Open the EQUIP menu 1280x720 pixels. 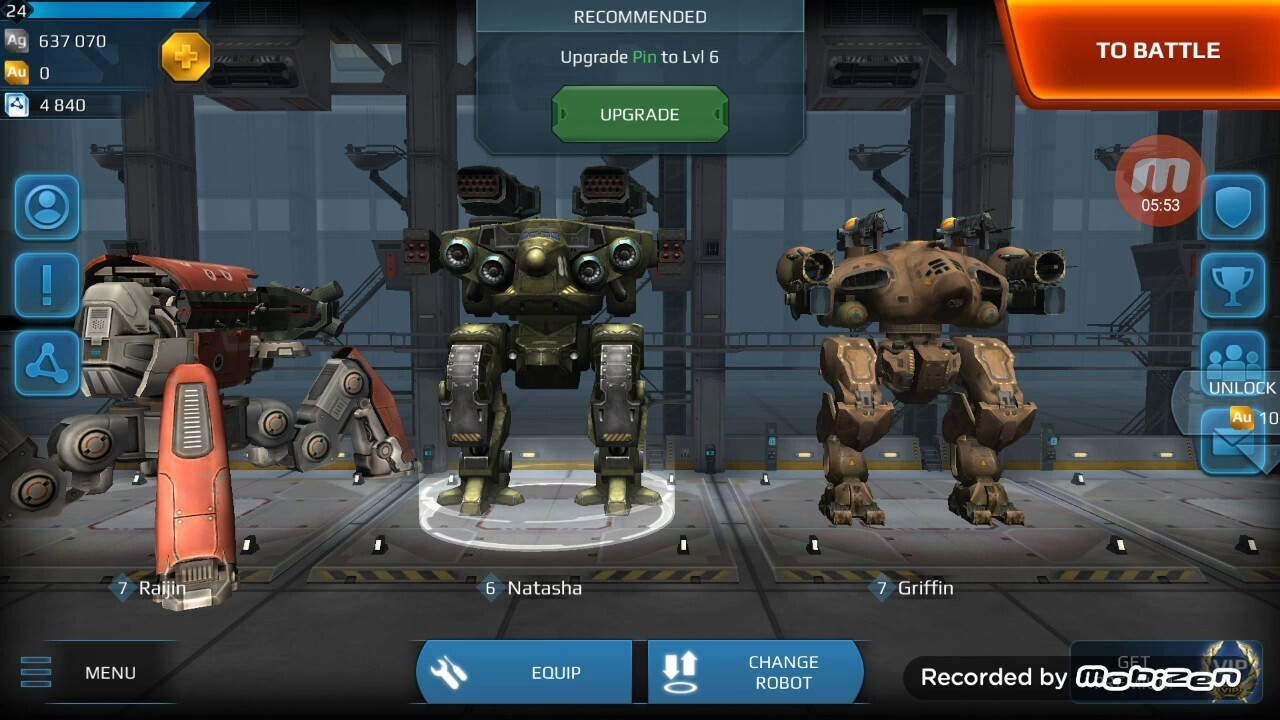pos(524,672)
